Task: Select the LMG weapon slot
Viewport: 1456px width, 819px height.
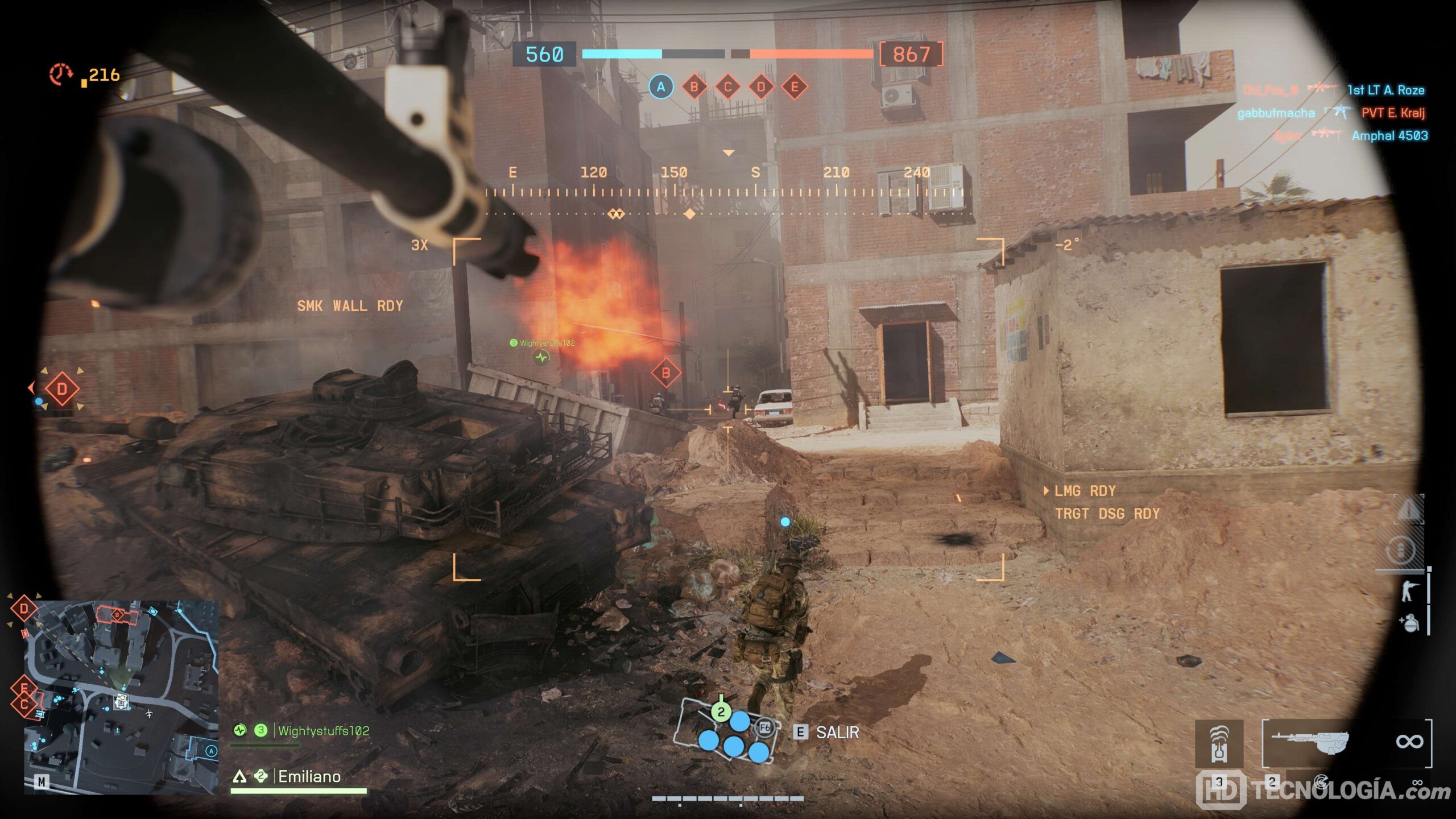Action: 1309,743
